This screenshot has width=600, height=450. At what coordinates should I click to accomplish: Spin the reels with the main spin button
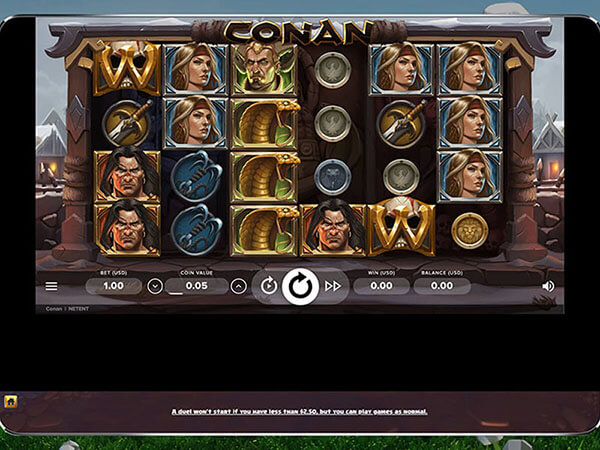coord(300,286)
